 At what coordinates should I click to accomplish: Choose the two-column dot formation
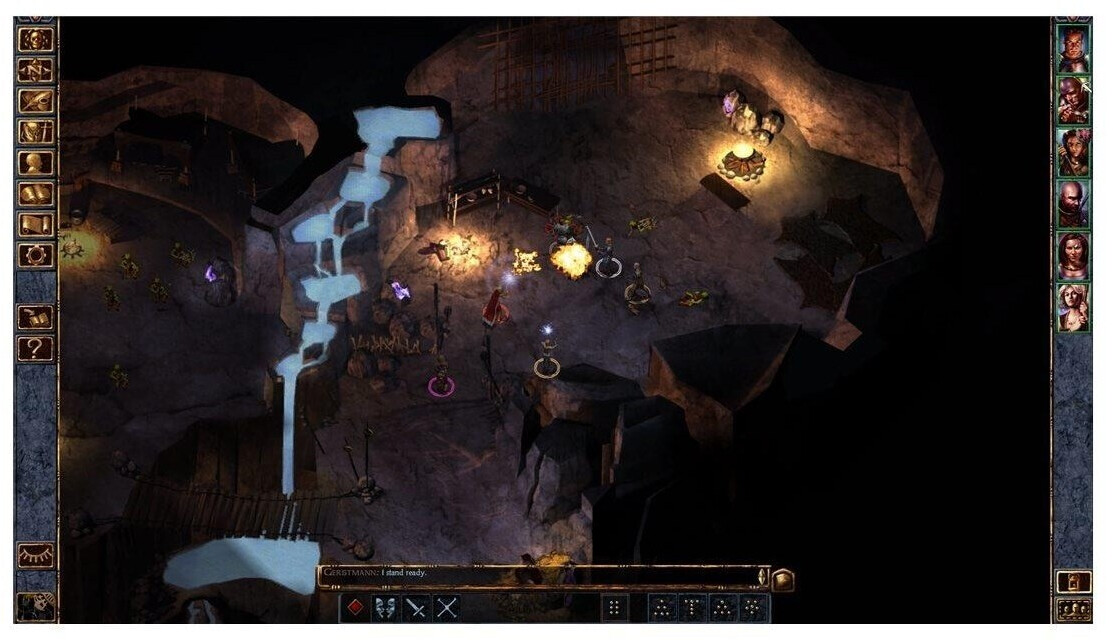pos(616,607)
